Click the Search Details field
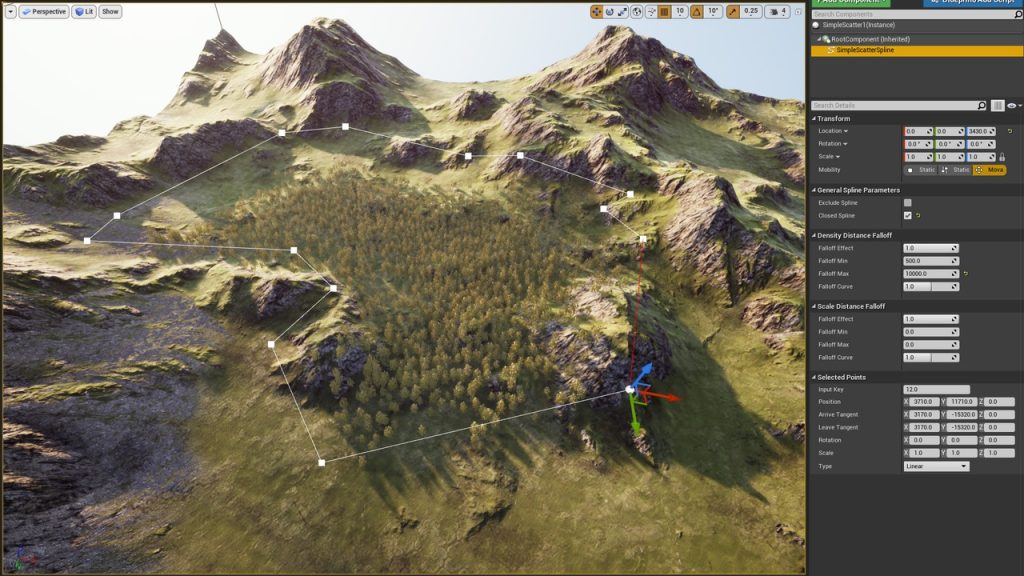The width and height of the screenshot is (1024, 576). (x=893, y=105)
